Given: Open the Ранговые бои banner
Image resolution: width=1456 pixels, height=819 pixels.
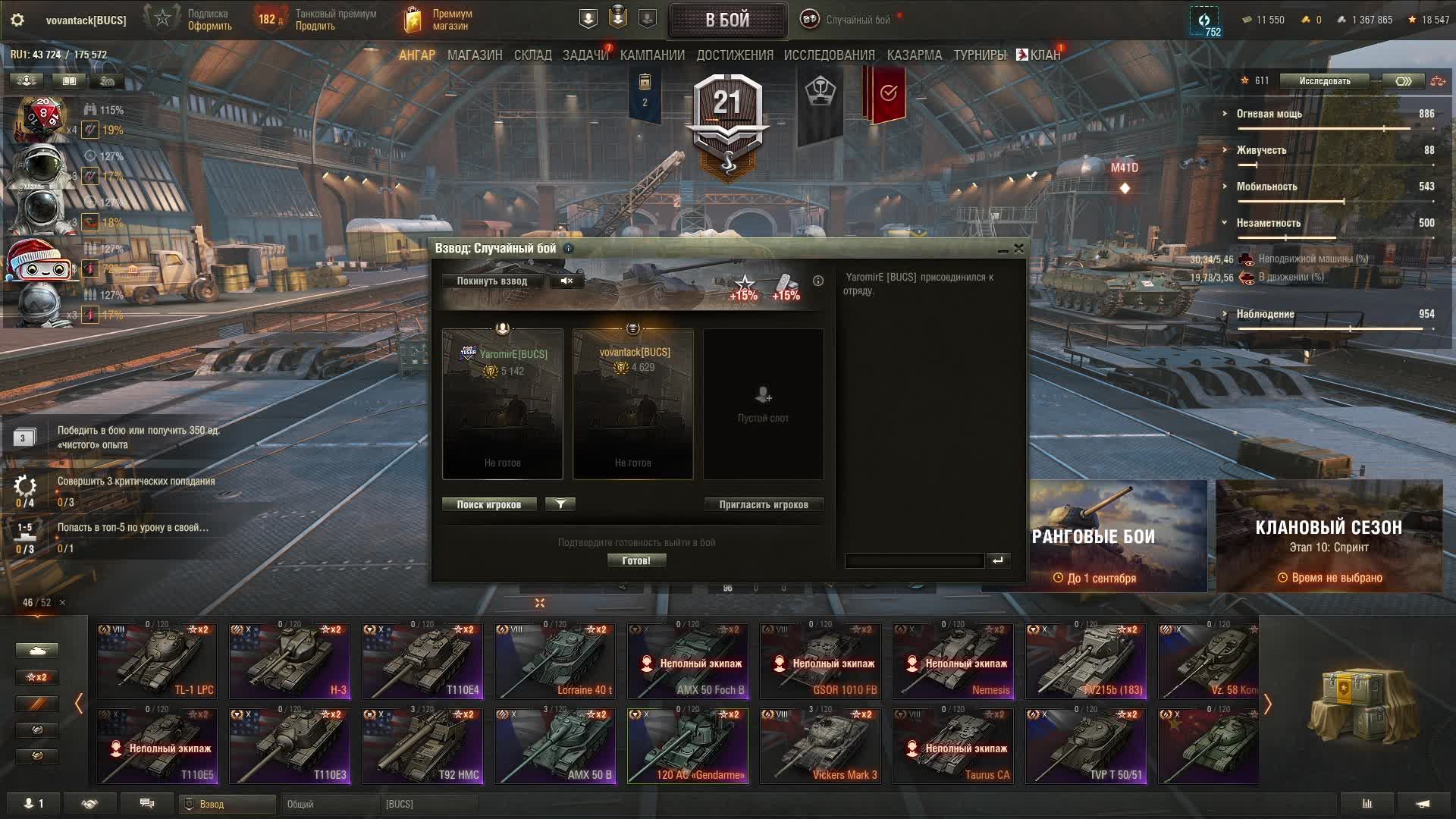Looking at the screenshot, I should 1118,536.
